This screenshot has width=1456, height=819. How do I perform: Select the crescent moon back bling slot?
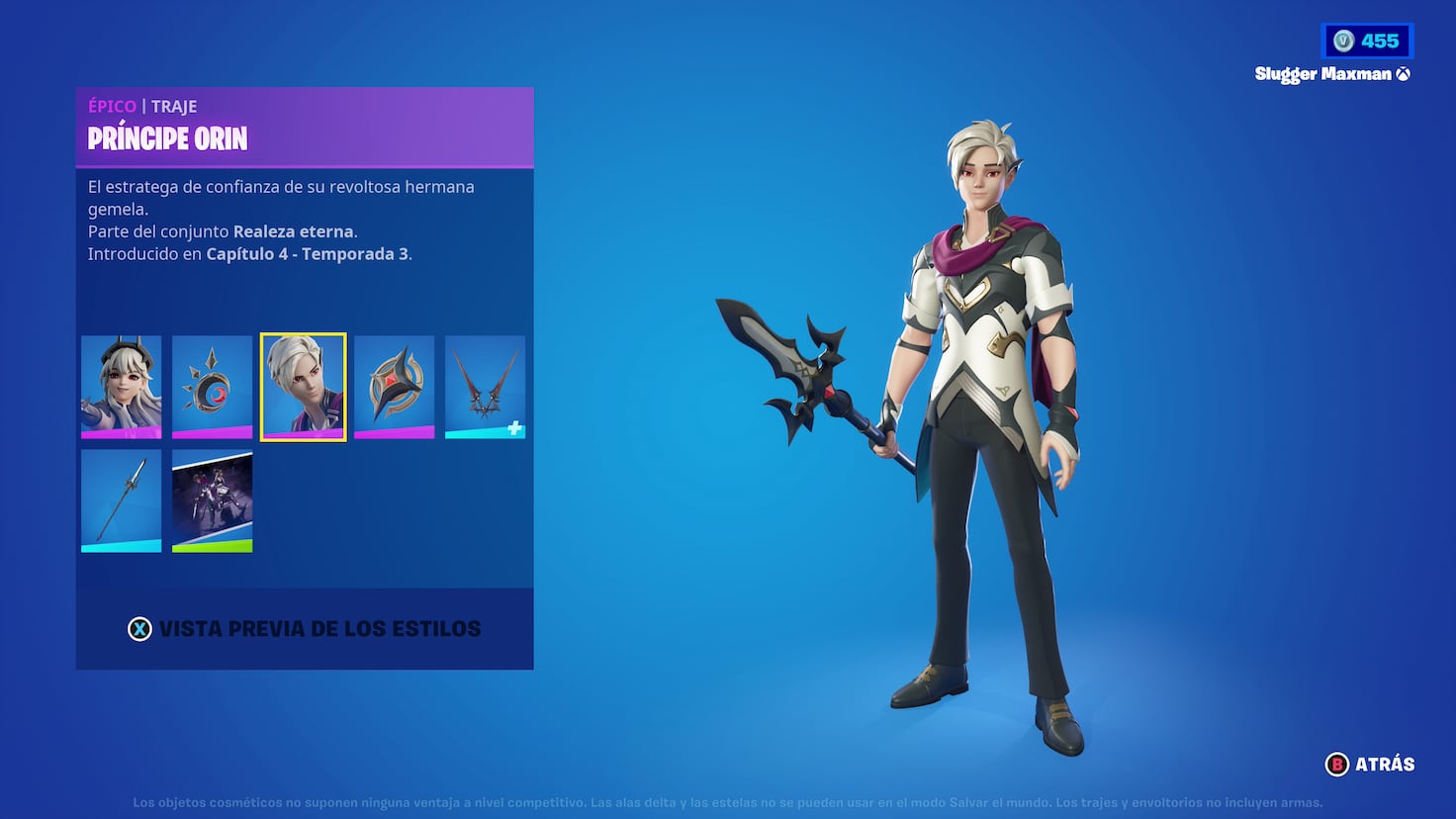coord(212,386)
